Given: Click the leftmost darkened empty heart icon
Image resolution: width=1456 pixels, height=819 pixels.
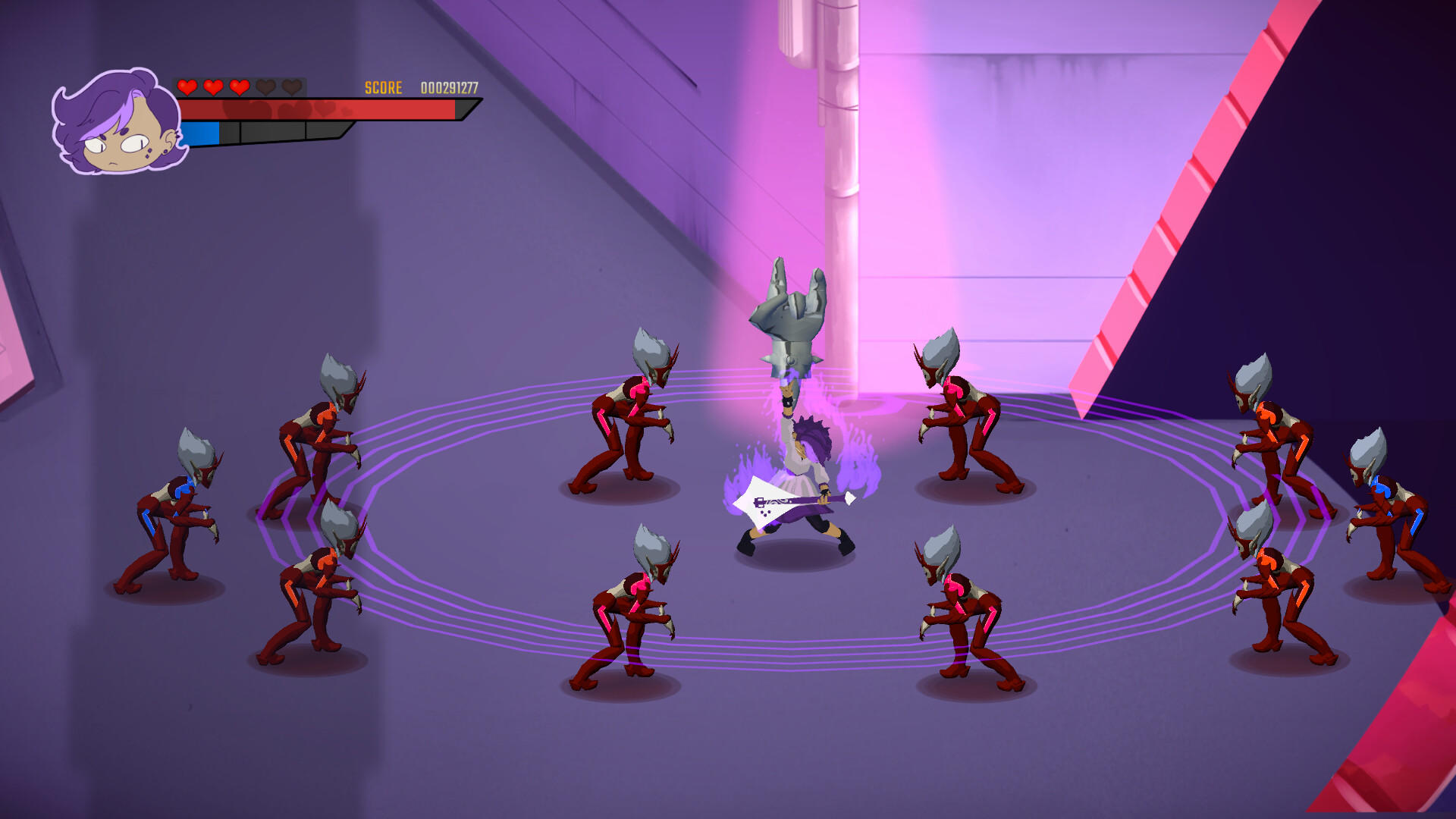Looking at the screenshot, I should pos(265,86).
